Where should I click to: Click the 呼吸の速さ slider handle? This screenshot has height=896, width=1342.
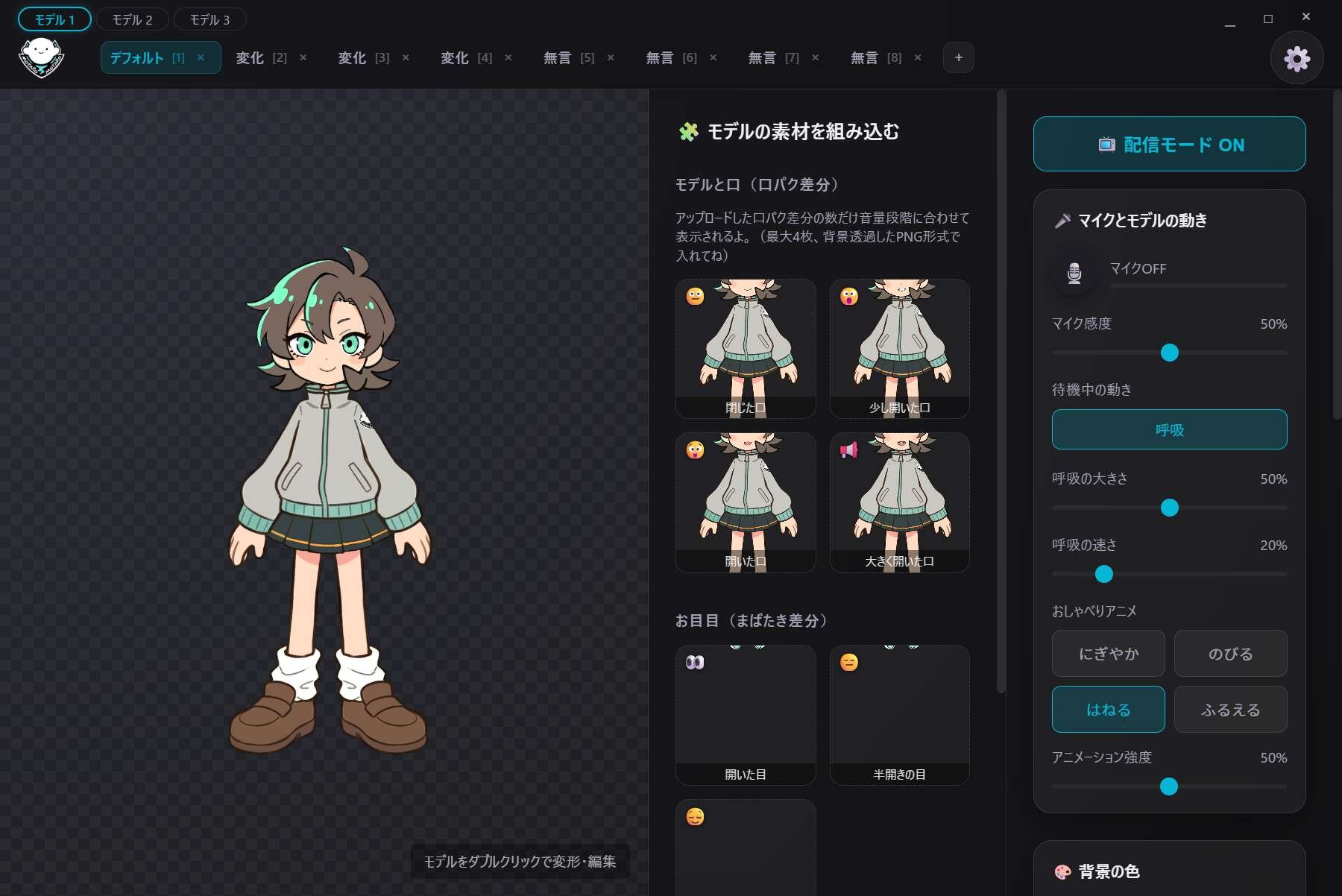[1103, 574]
